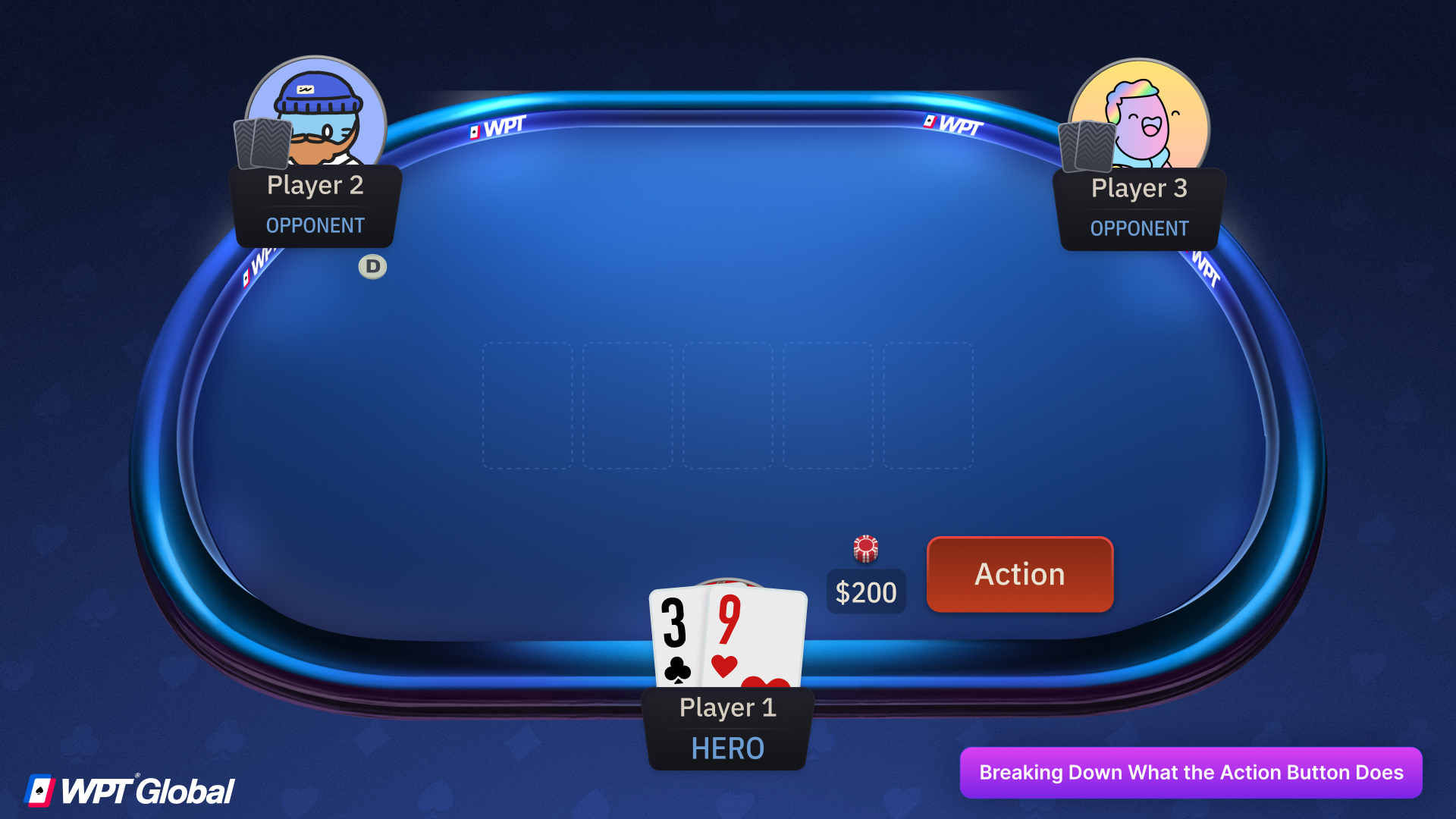The height and width of the screenshot is (819, 1456).
Task: Click Player 3 OPPONENT label
Action: (x=1138, y=228)
